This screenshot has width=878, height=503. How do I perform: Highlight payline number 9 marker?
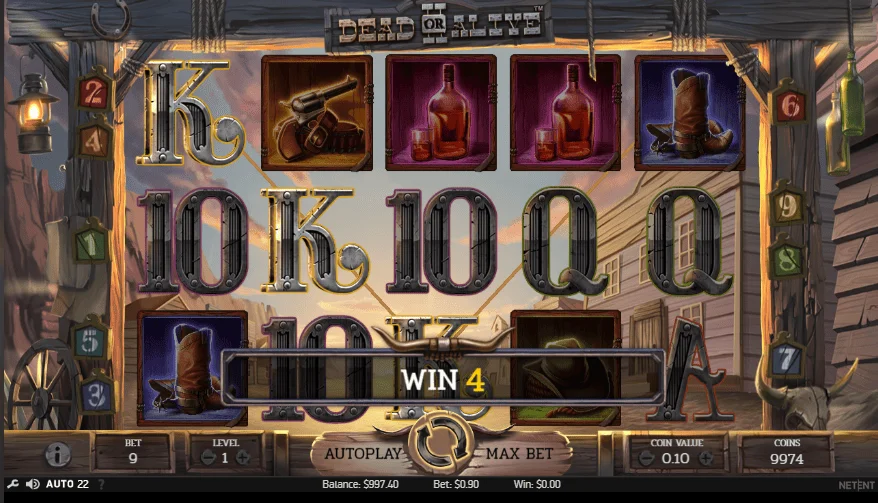click(788, 207)
